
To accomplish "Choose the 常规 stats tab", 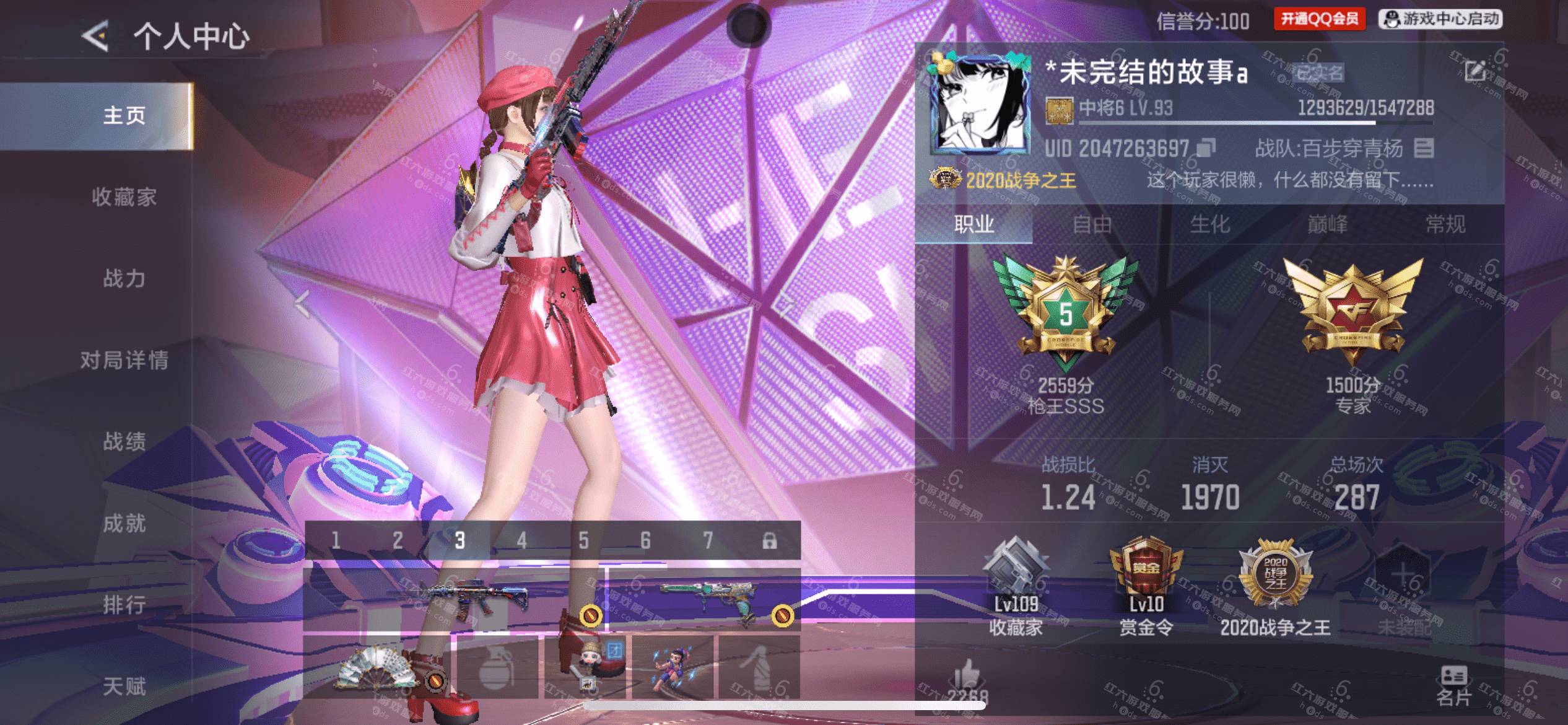I will click(1445, 224).
